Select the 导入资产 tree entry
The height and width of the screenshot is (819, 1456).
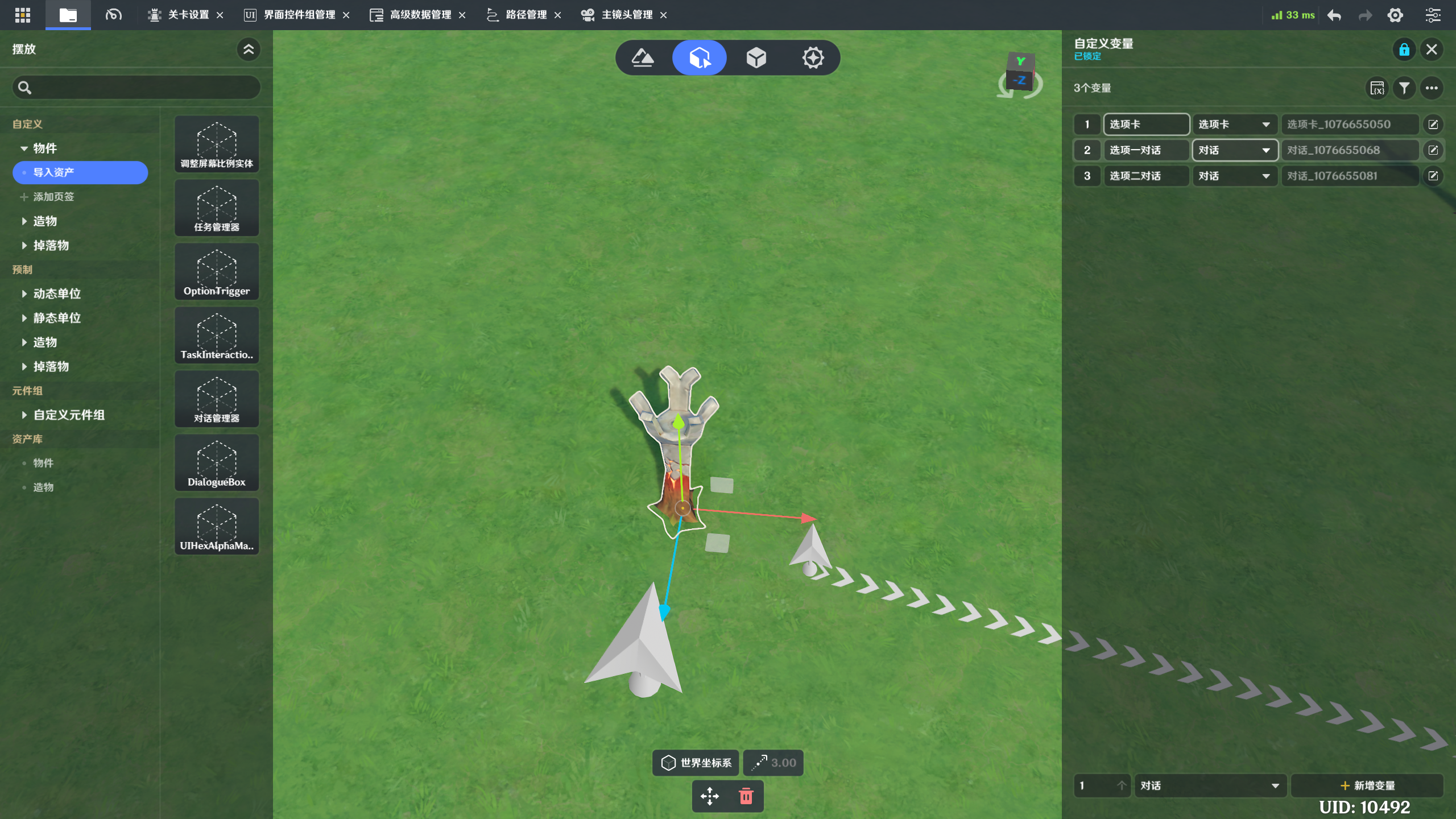[x=80, y=172]
